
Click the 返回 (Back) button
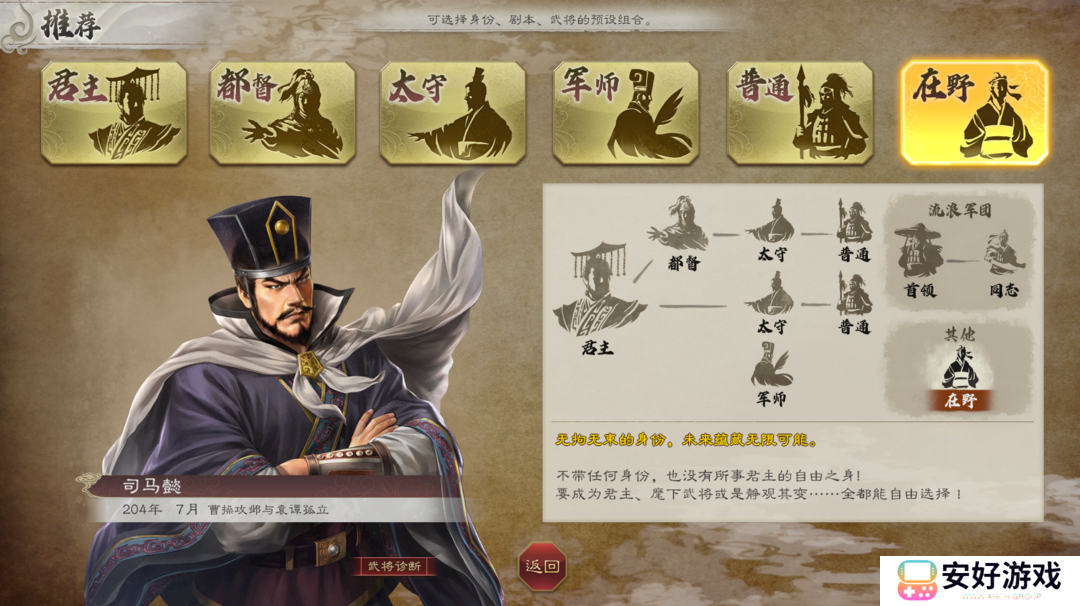543,566
